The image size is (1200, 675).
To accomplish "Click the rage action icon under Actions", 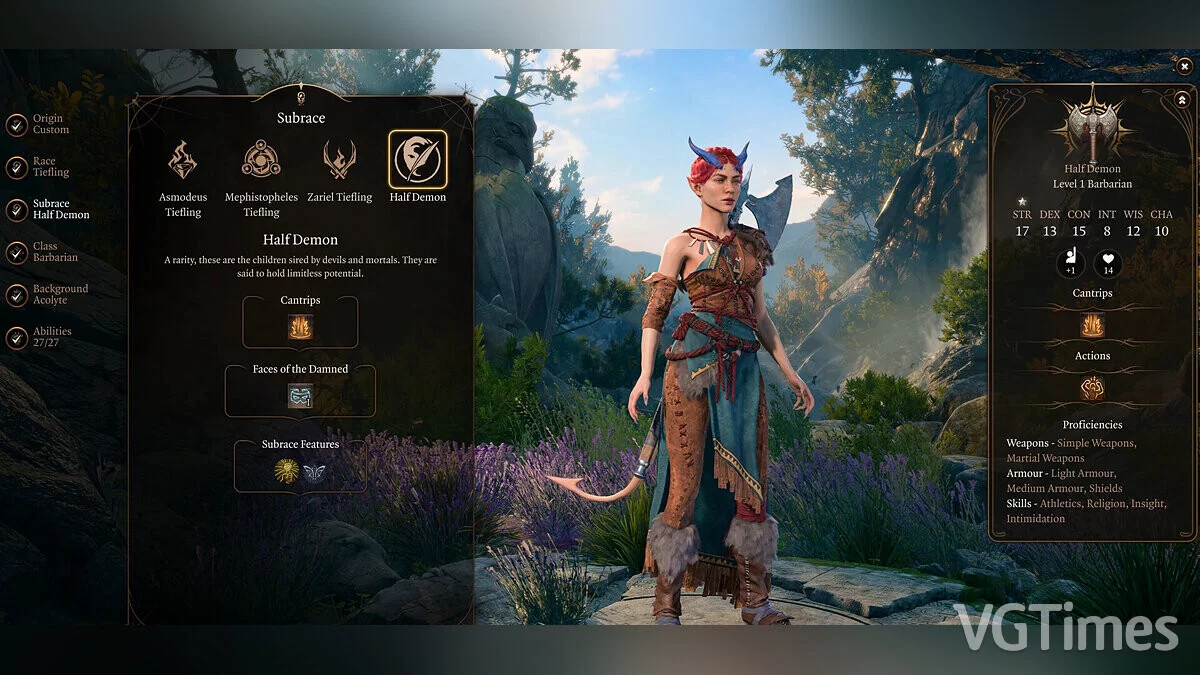I will click(x=1092, y=388).
